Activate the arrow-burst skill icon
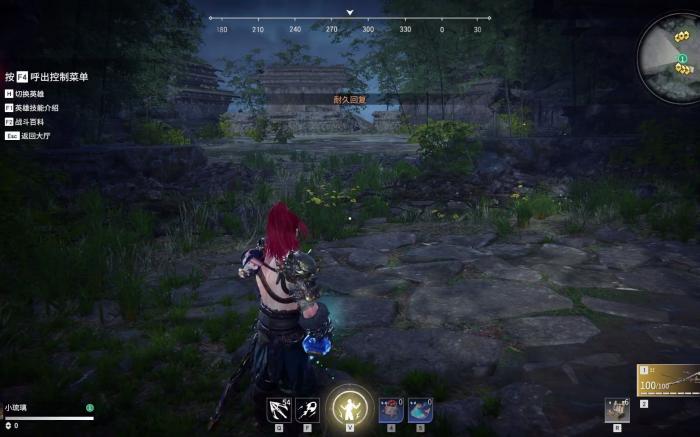The image size is (700, 437). click(278, 408)
